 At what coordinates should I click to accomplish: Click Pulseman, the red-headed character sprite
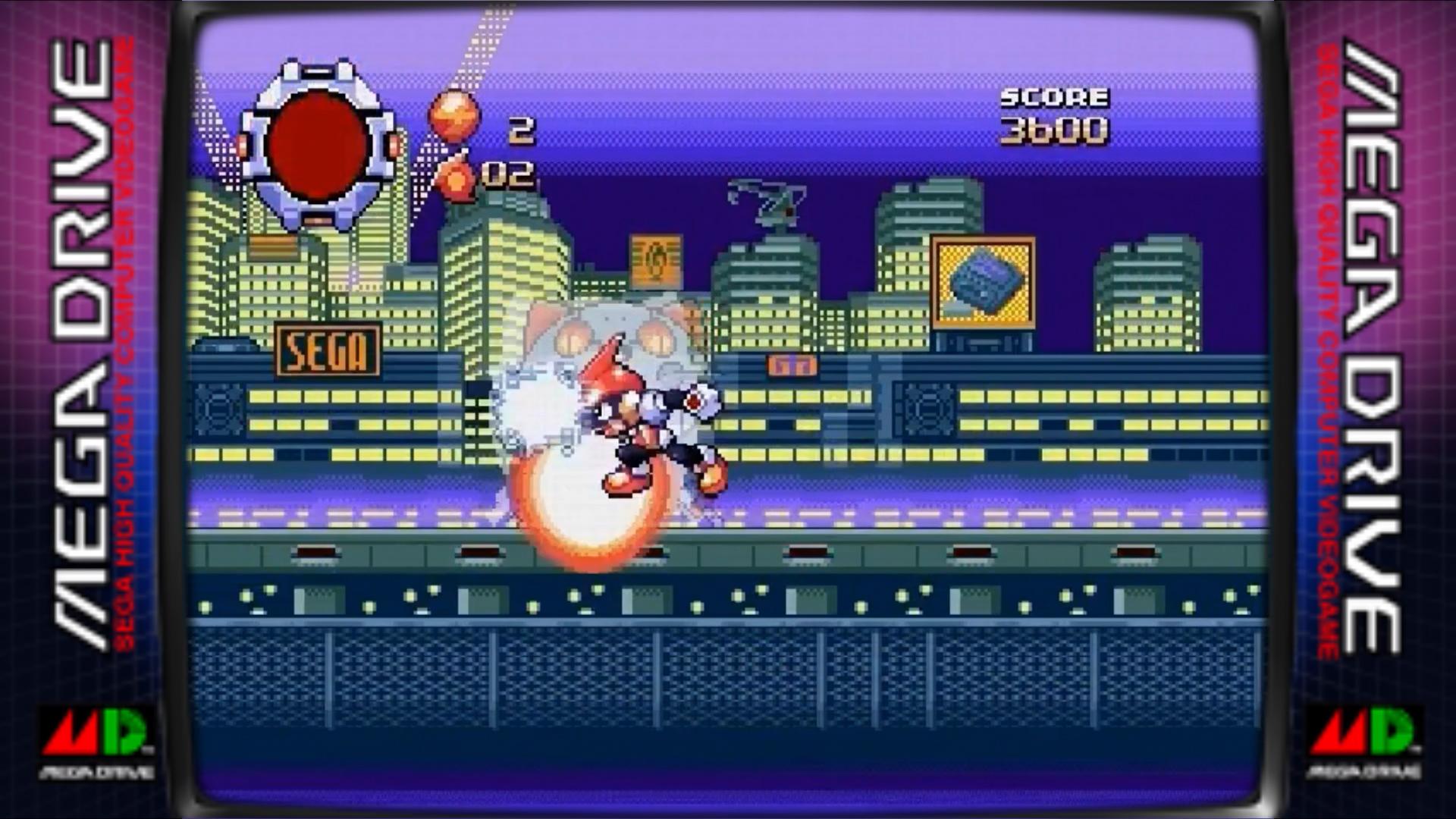tap(645, 425)
